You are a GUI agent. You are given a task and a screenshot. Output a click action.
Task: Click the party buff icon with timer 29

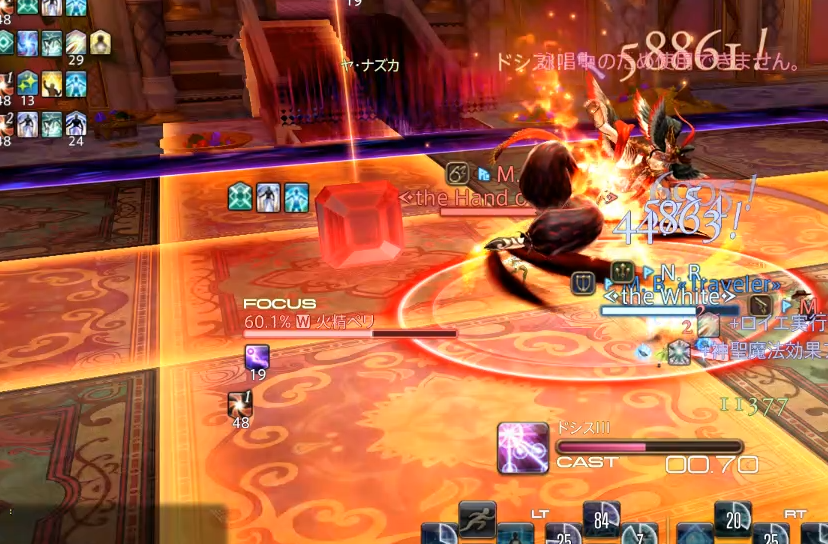[x=76, y=43]
